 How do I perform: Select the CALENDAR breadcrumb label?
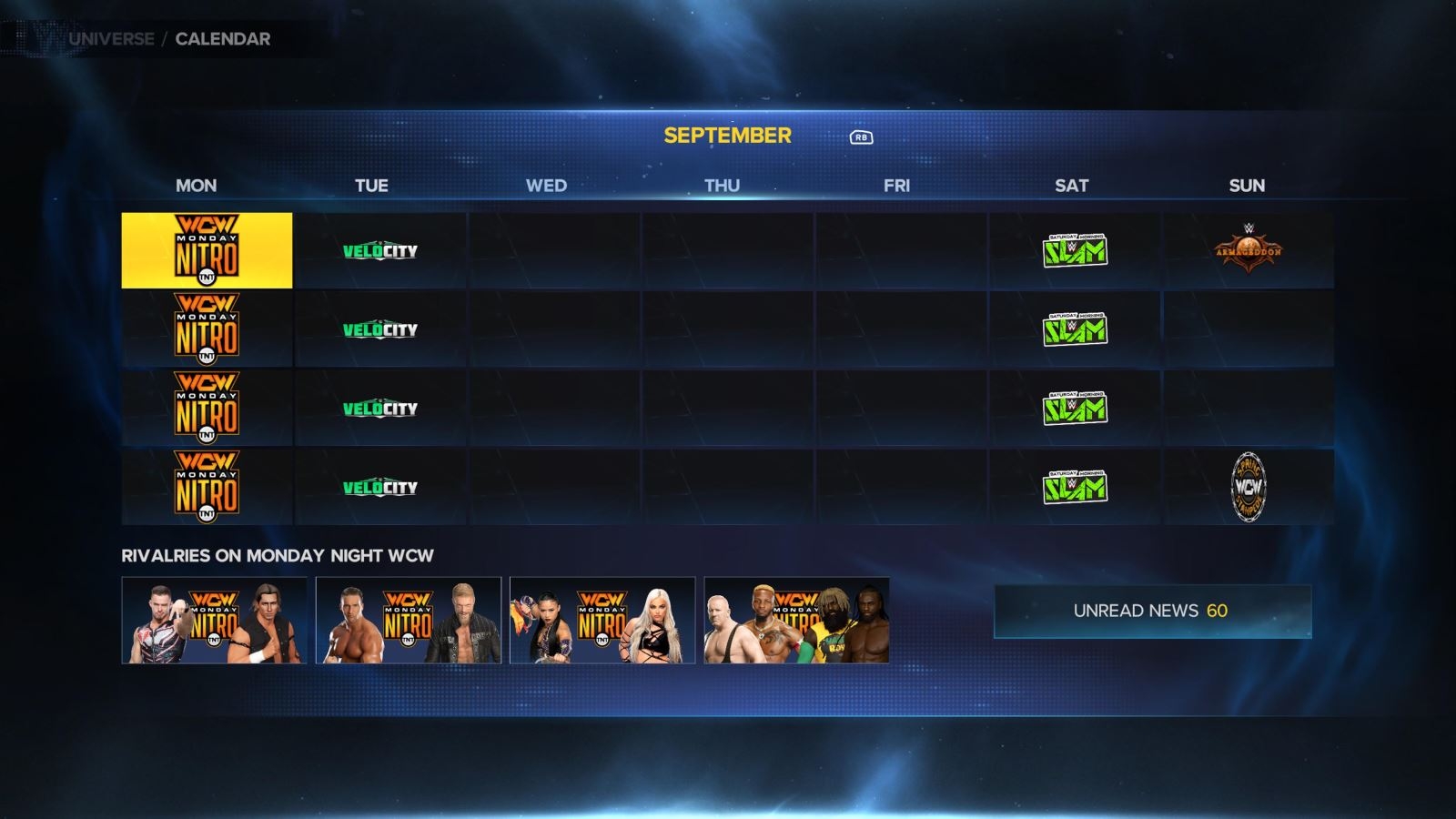(x=221, y=39)
